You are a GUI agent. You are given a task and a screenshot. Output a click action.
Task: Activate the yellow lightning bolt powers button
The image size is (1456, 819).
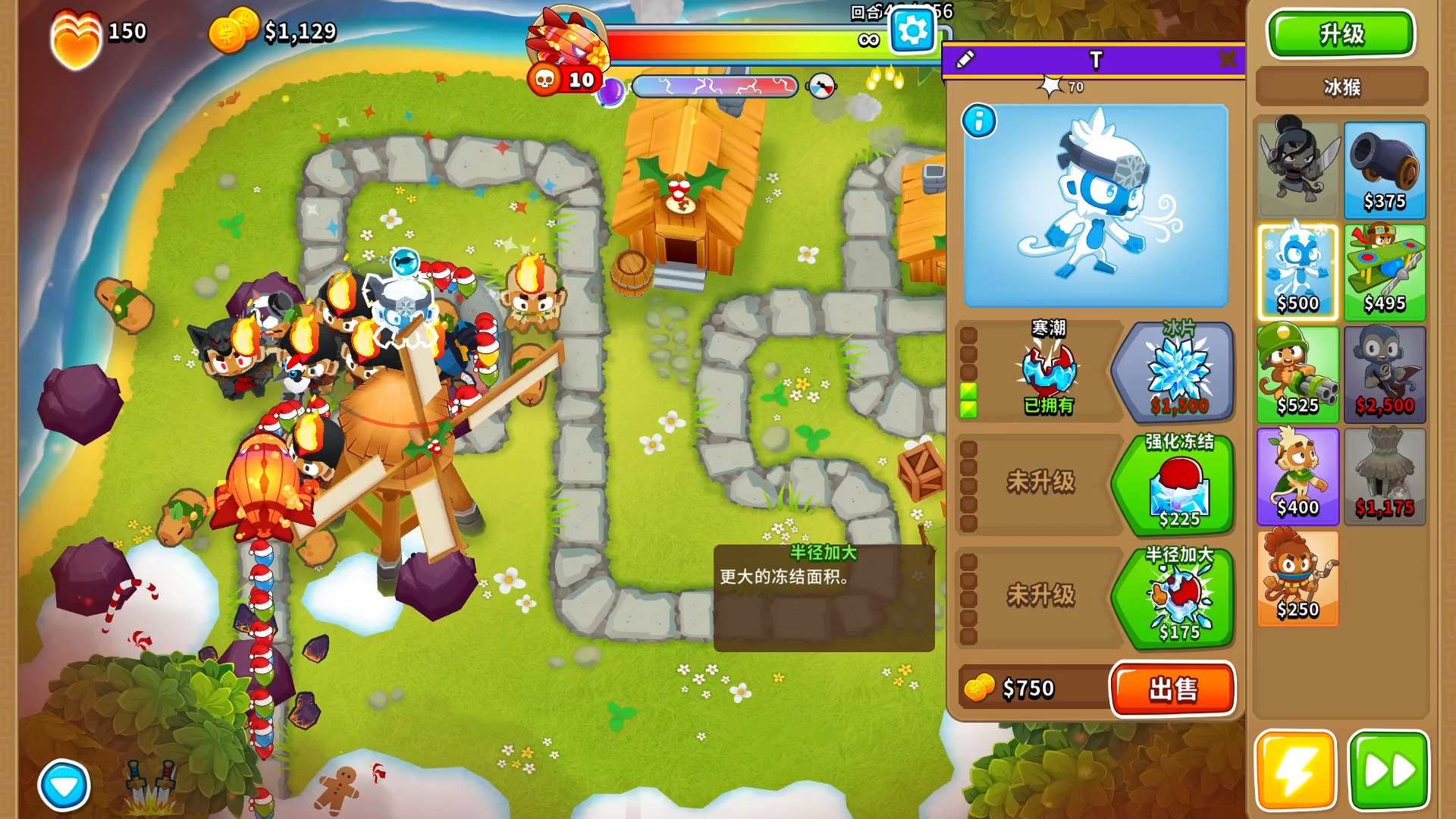coord(1295,770)
